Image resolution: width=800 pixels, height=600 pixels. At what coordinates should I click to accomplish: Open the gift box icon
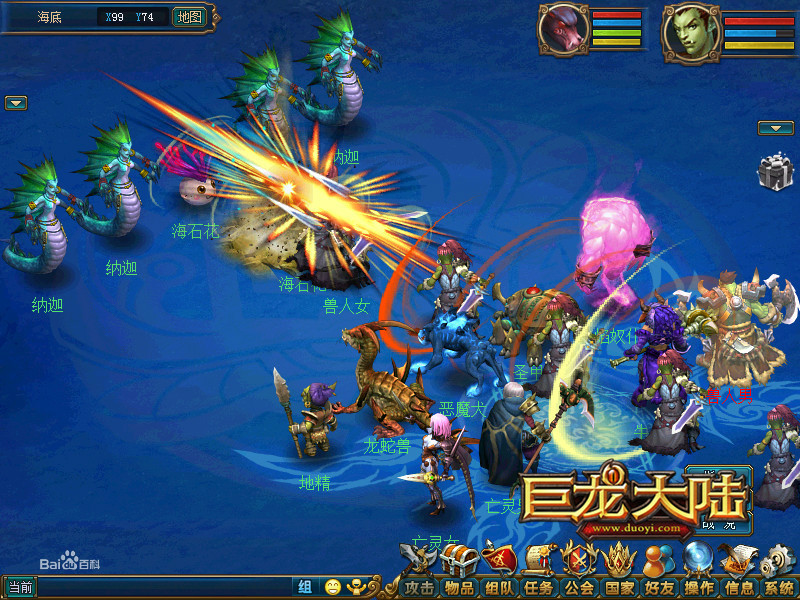tap(772, 173)
